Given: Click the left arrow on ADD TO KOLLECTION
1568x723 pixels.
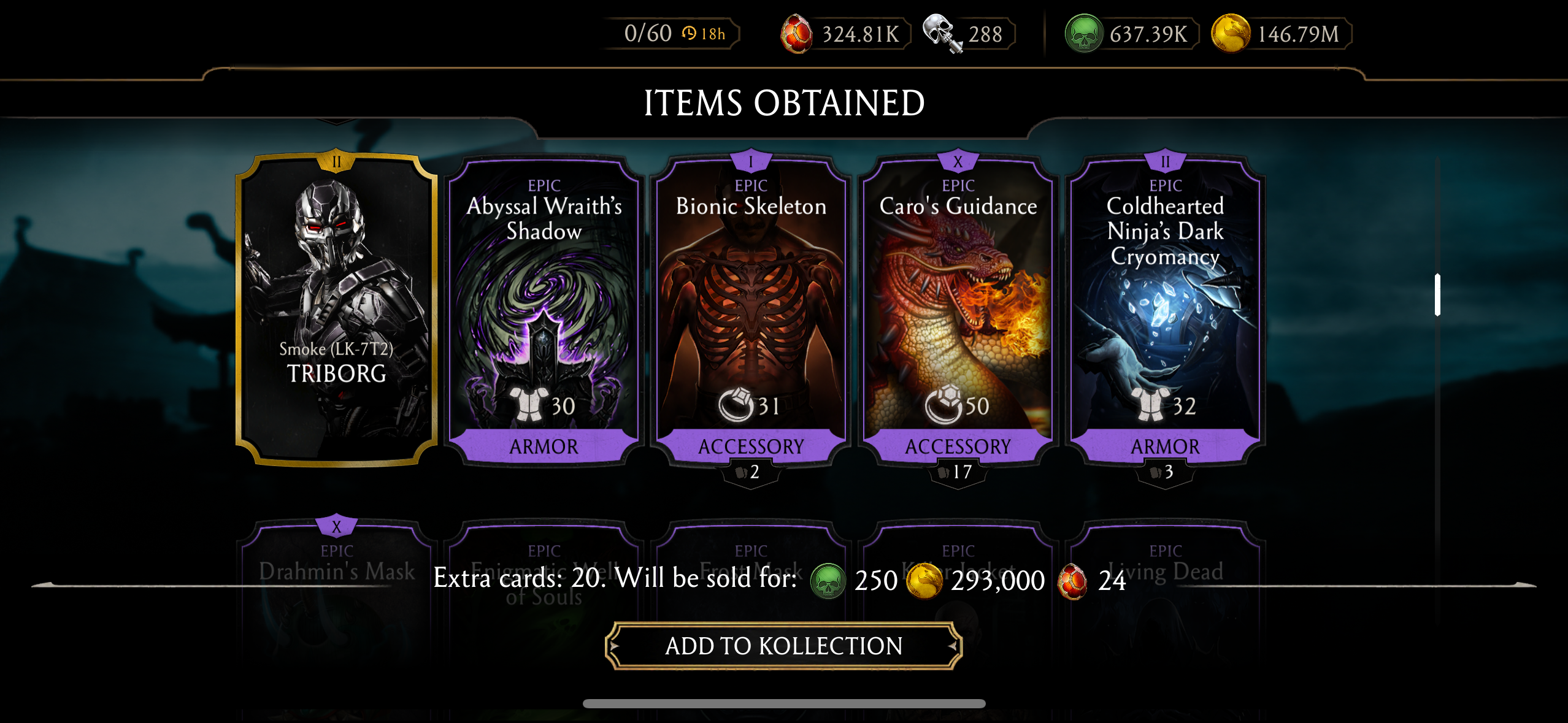Looking at the screenshot, I should [615, 646].
